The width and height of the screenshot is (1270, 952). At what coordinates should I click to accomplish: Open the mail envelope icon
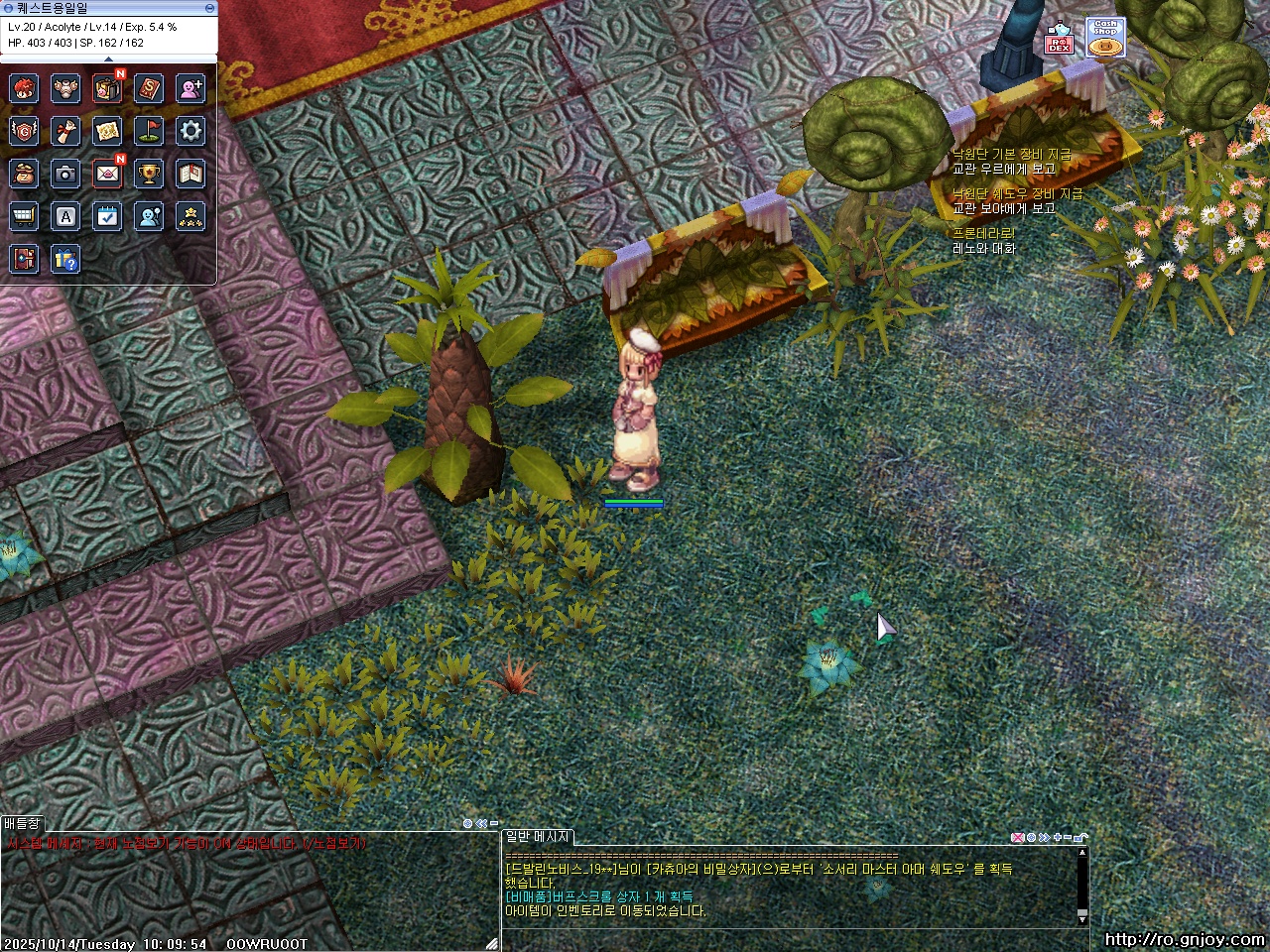click(107, 174)
